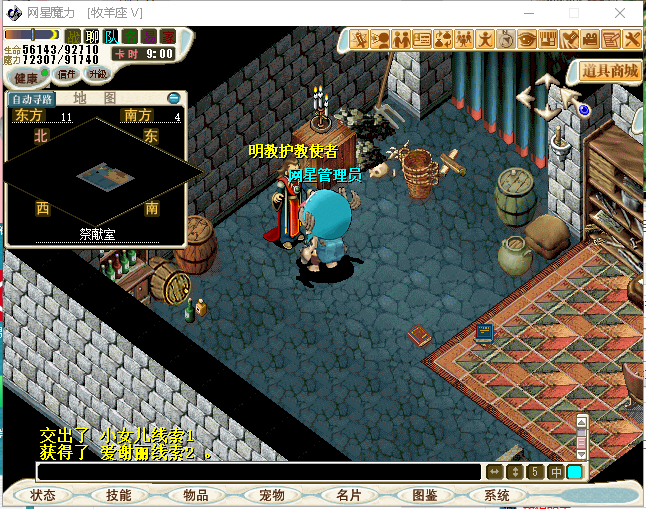Open the 图鉴 album menu
The image size is (646, 509).
(x=424, y=495)
